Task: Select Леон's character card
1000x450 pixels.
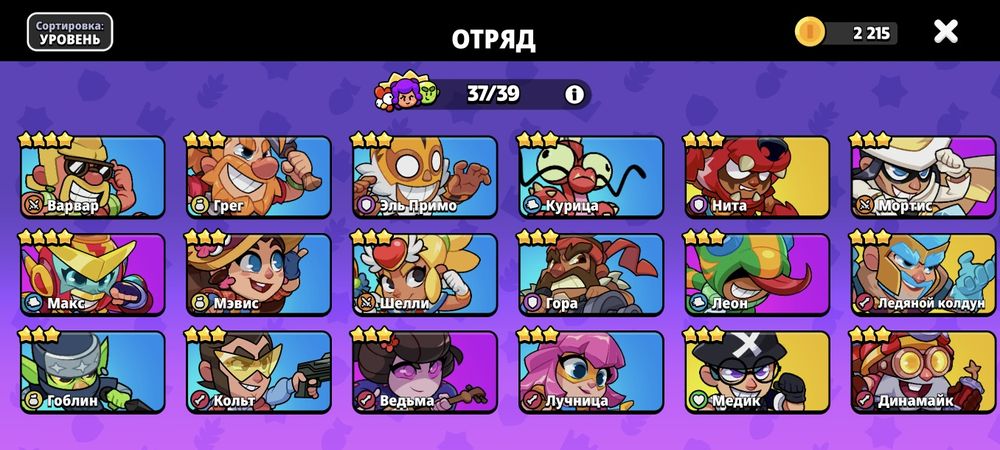Action: pos(756,274)
